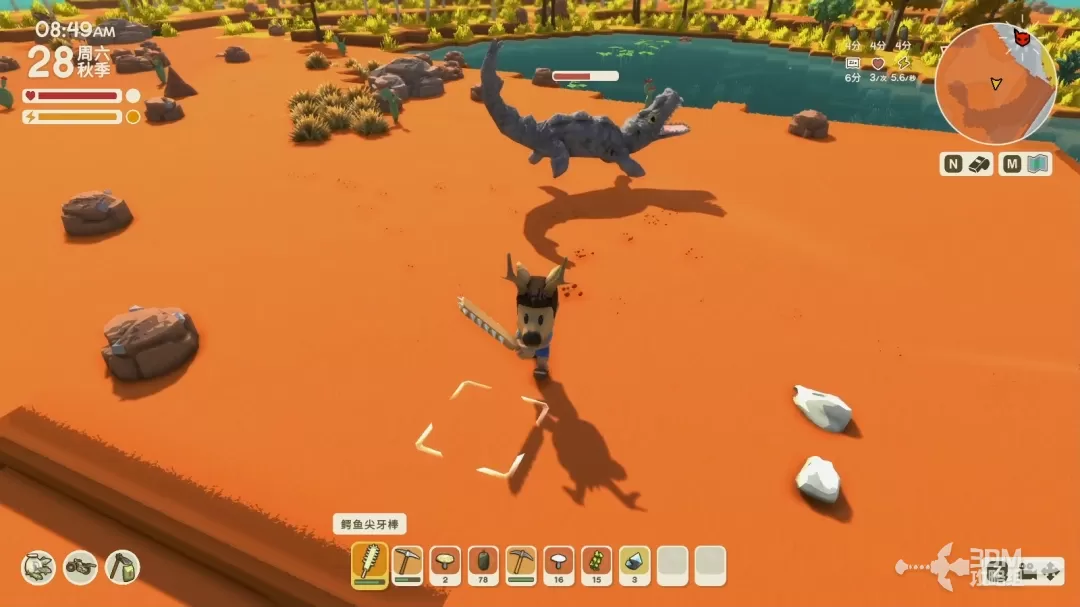Choose the dark green item stack of 78
Viewport: 1080px width, 607px height.
pos(483,565)
